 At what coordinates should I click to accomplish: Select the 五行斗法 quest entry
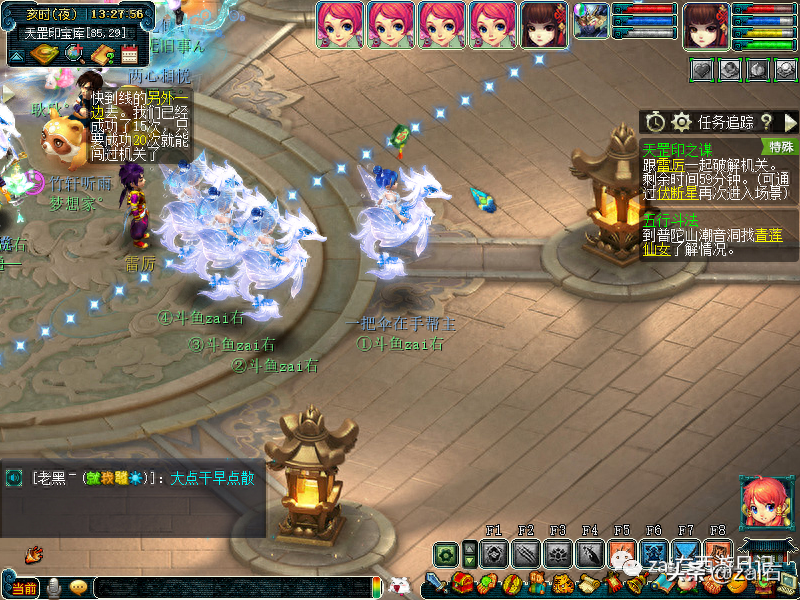coord(671,219)
